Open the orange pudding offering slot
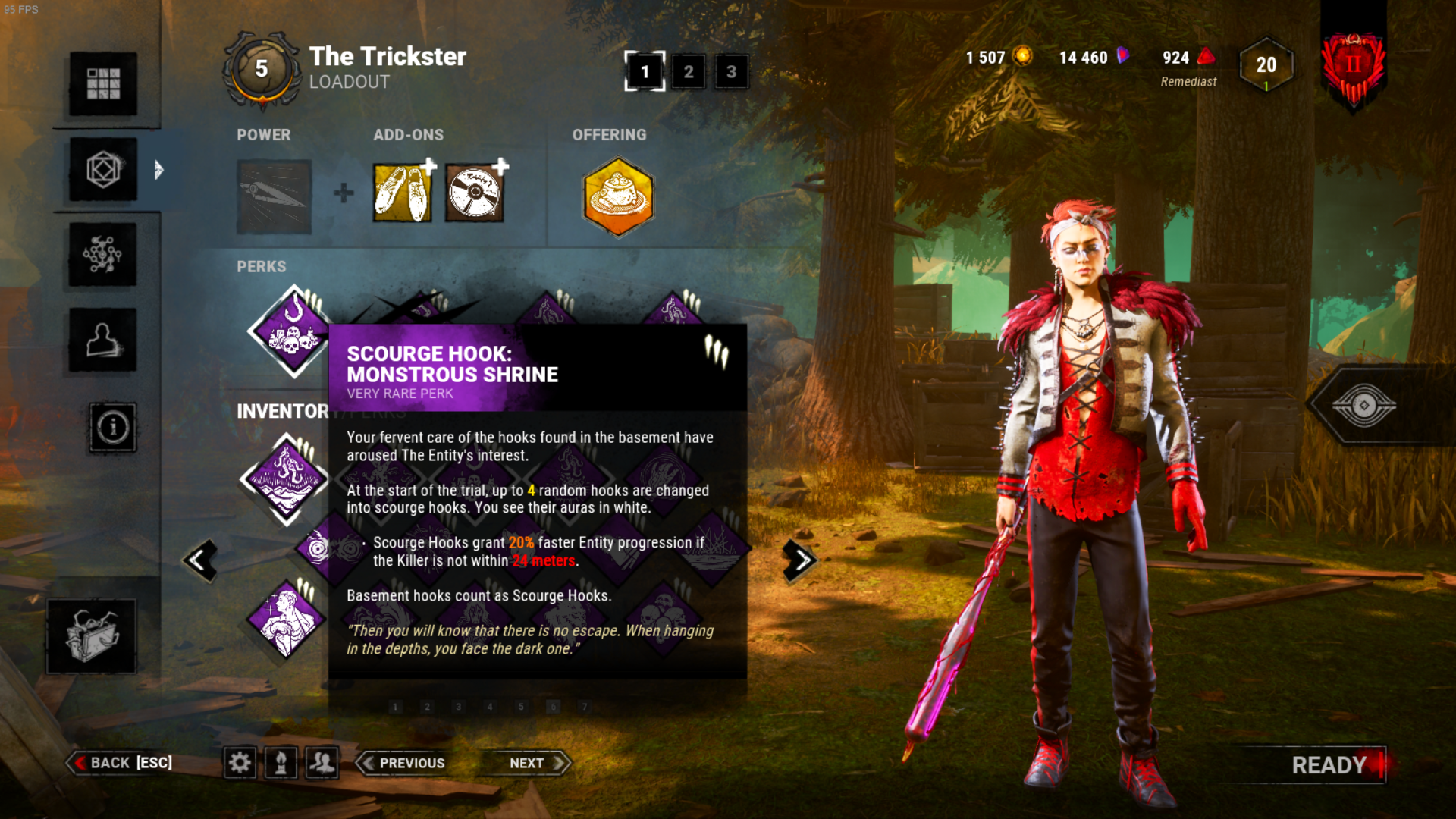Image resolution: width=1456 pixels, height=819 pixels. click(x=618, y=196)
